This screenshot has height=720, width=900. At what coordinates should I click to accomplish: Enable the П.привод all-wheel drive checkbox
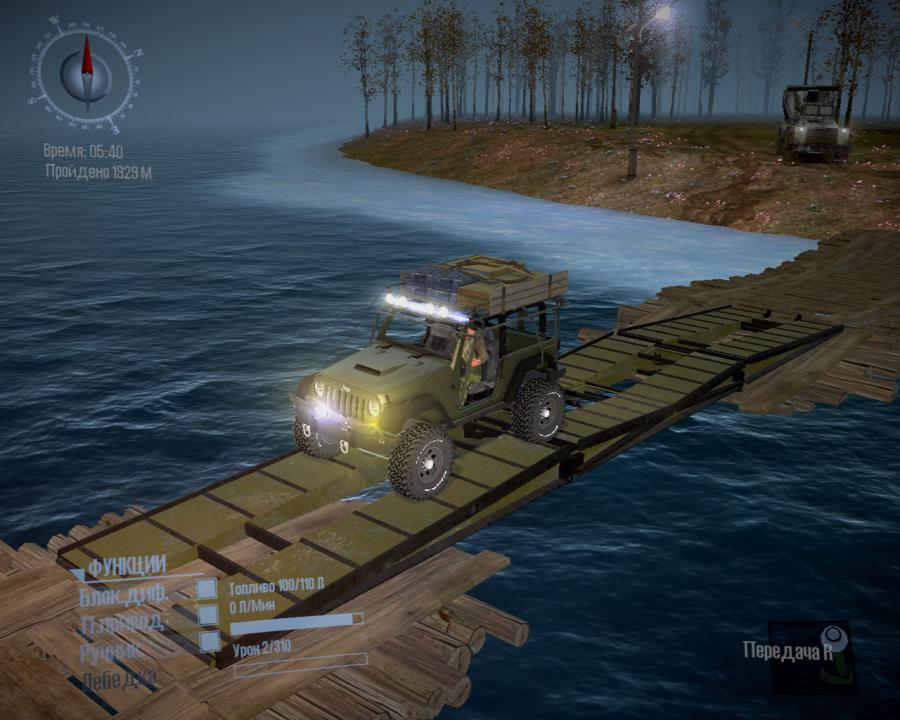tap(207, 614)
